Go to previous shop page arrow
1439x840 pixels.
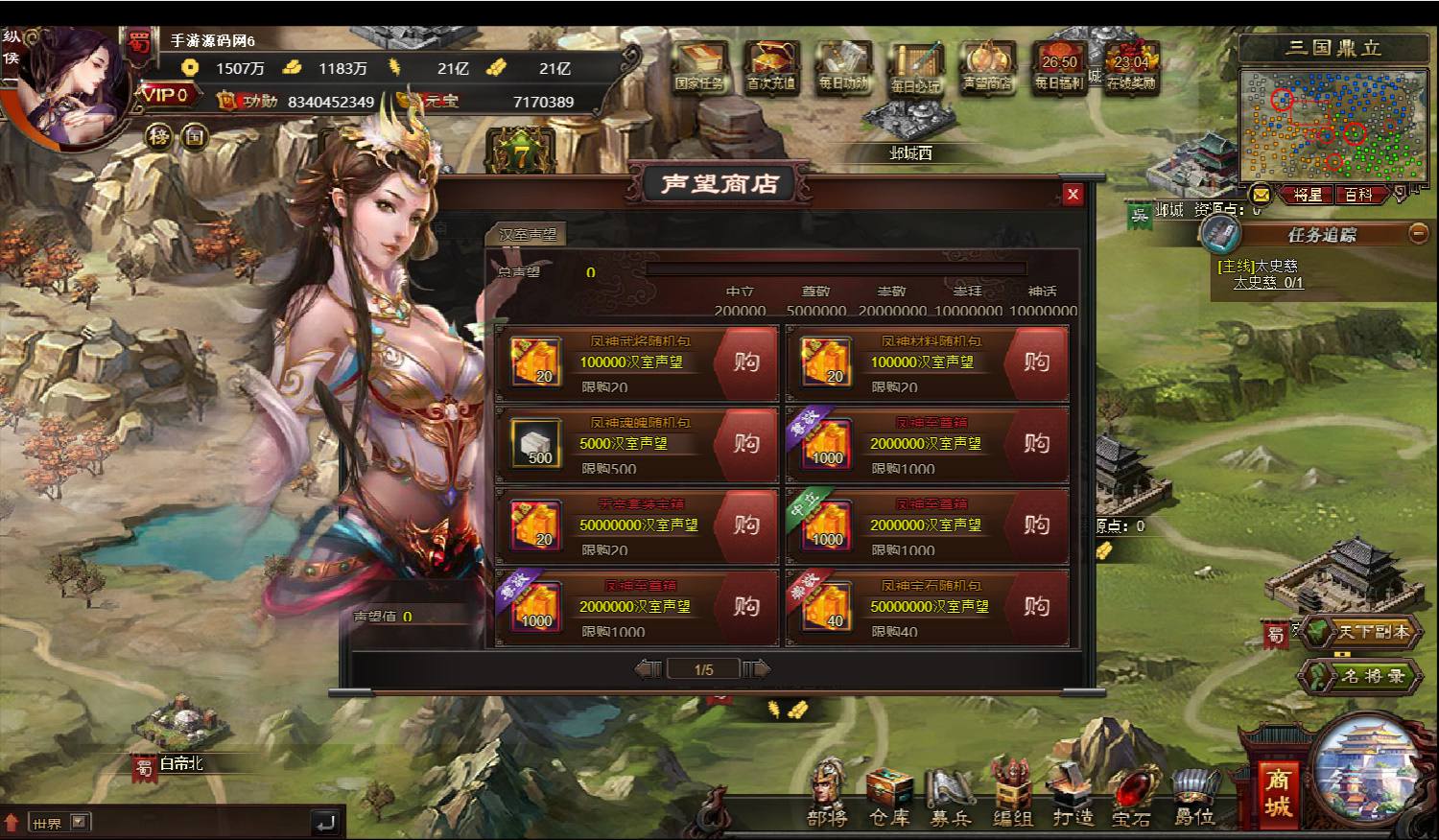(x=649, y=669)
